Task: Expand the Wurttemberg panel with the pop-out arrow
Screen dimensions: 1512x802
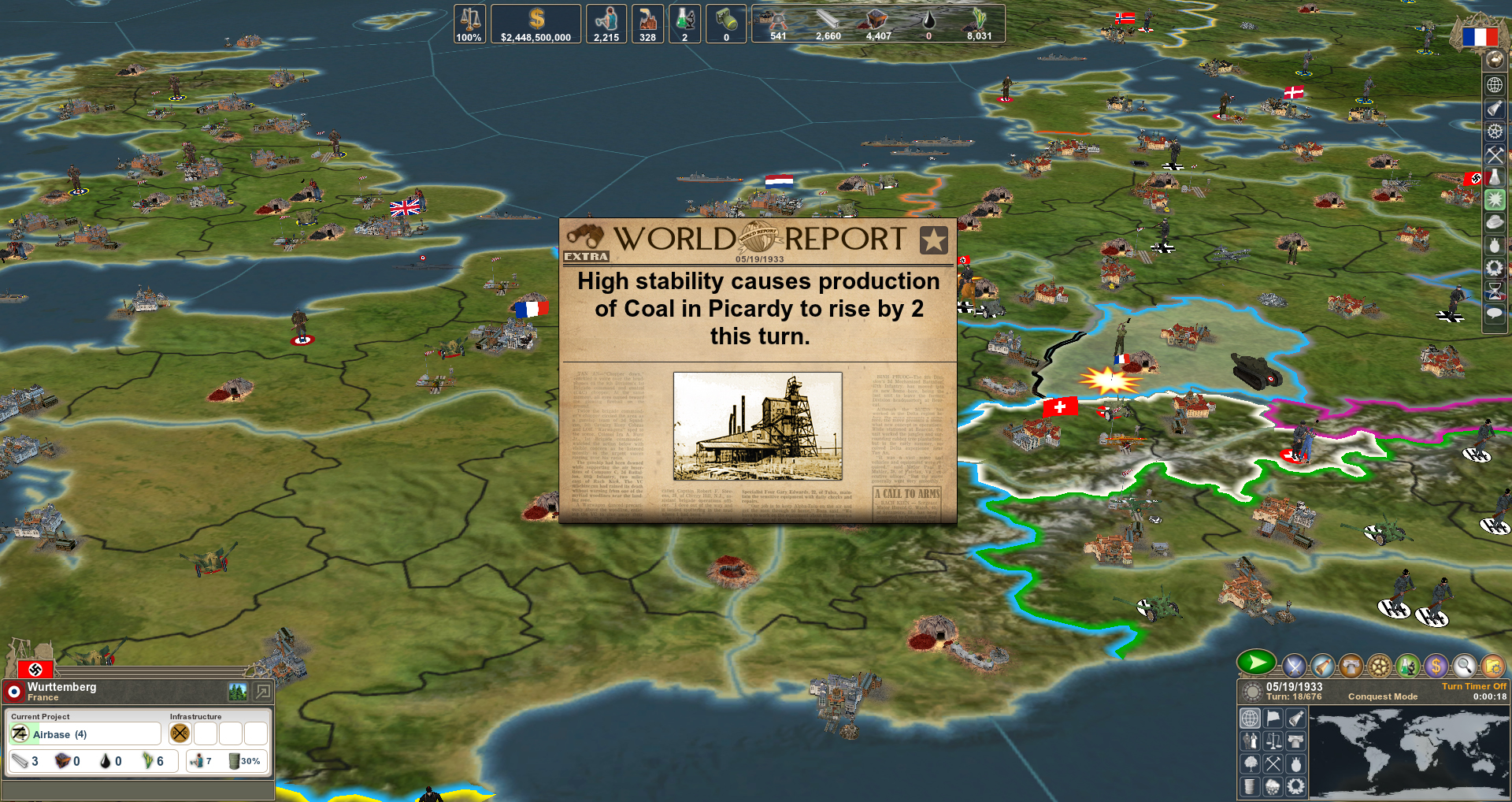Action: tap(262, 692)
